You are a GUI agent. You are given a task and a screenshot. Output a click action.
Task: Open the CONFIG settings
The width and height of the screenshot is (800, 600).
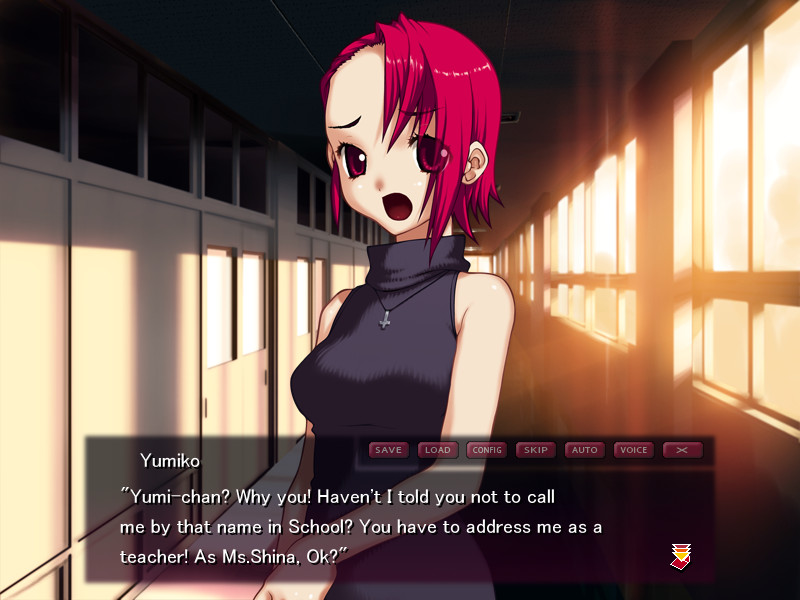click(486, 450)
